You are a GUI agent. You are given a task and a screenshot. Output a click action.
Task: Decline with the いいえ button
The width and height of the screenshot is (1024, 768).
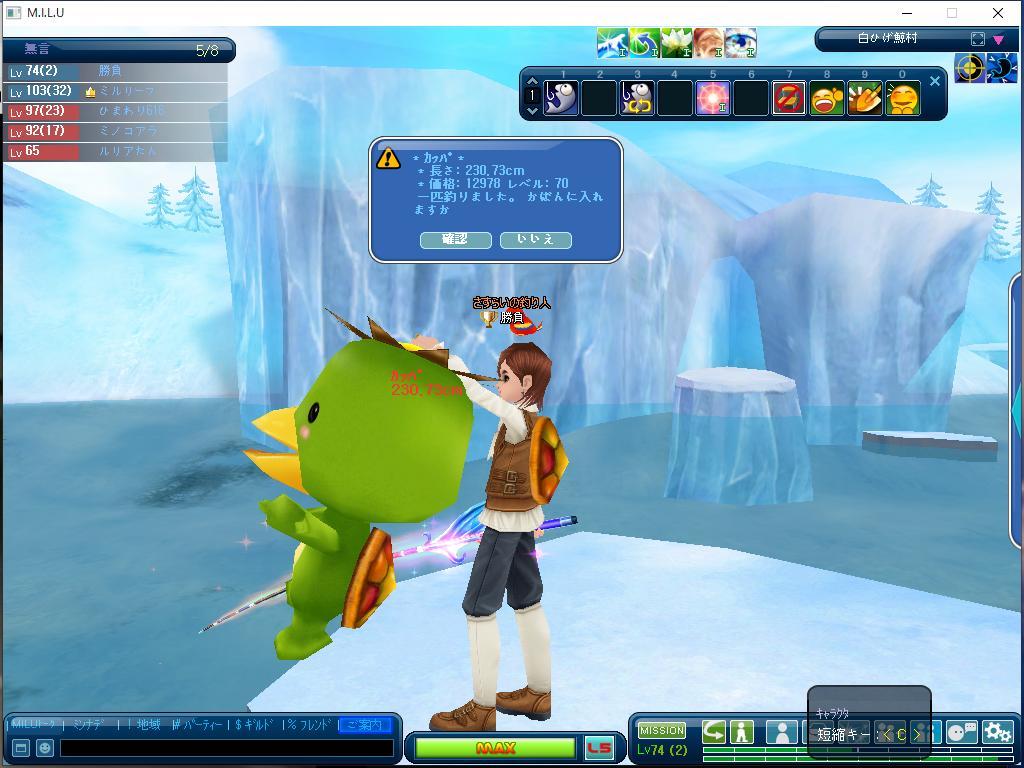point(535,240)
